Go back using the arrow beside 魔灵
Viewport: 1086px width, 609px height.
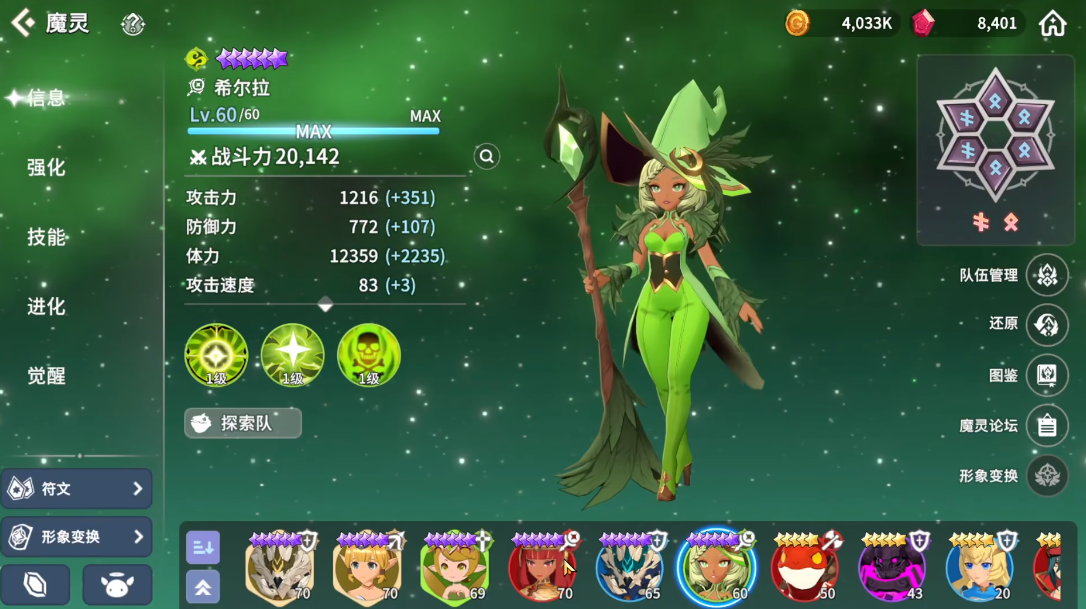[22, 23]
